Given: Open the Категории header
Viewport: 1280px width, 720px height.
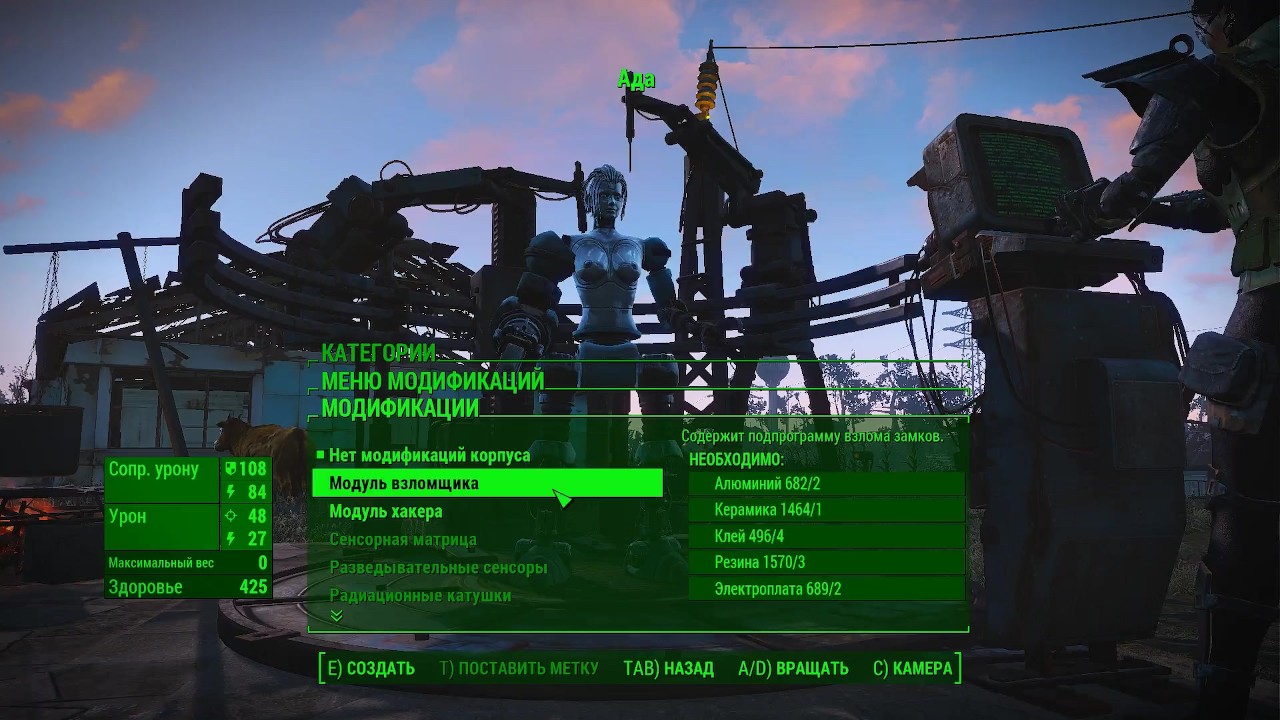Looking at the screenshot, I should tap(378, 353).
